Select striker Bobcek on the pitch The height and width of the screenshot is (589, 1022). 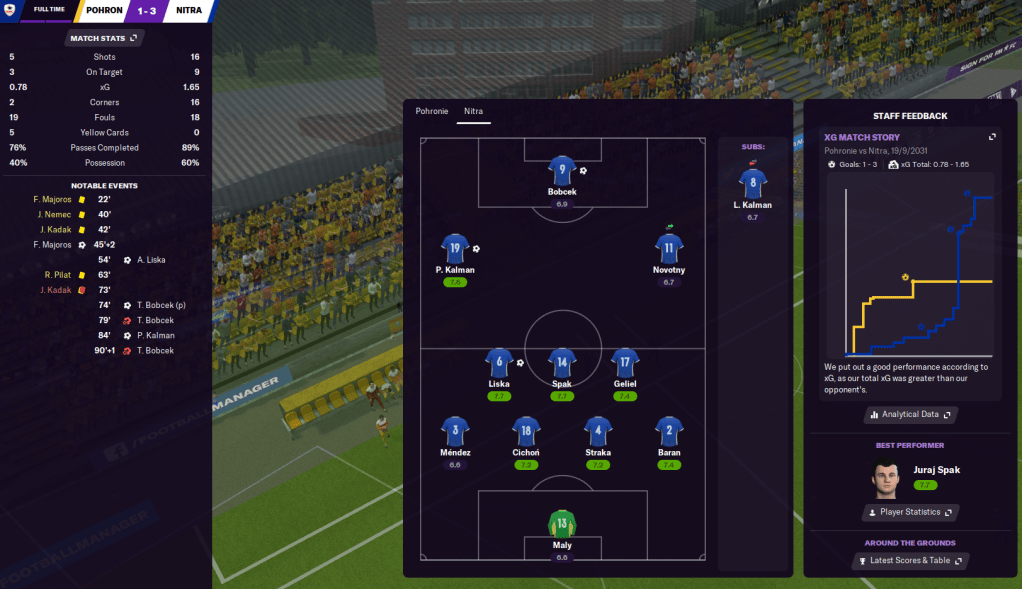pos(562,171)
